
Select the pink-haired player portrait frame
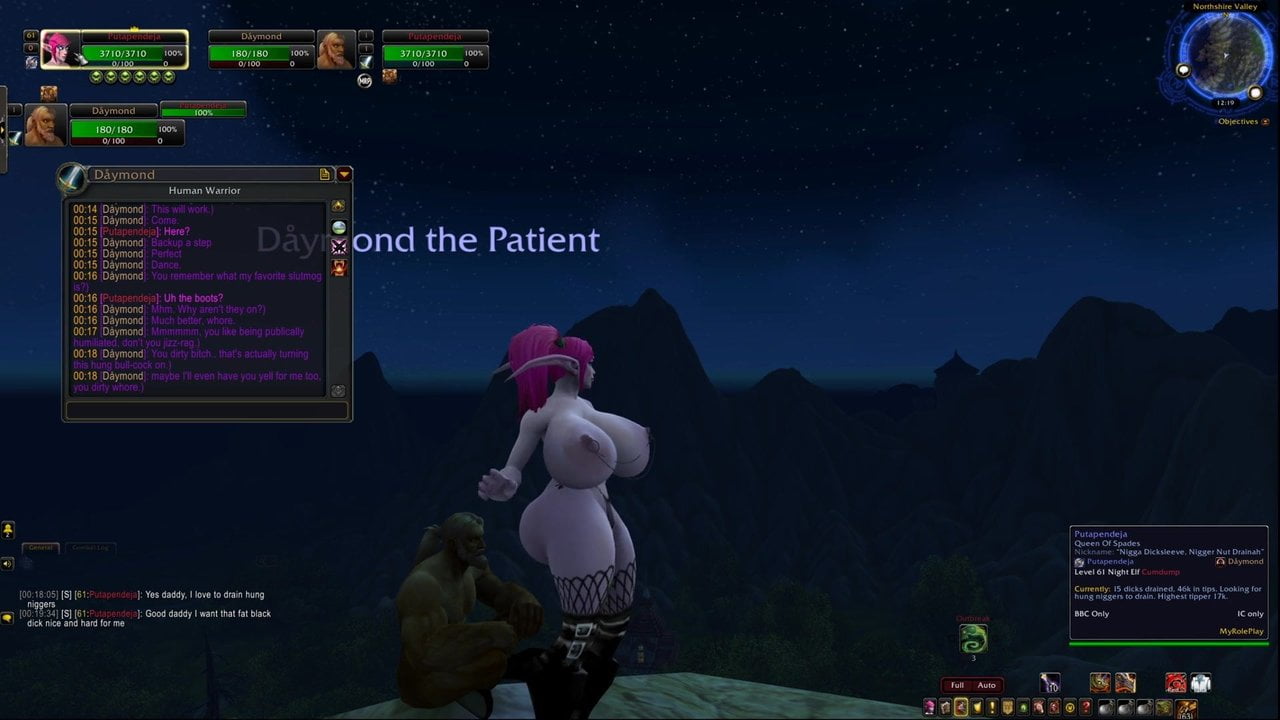pos(60,49)
